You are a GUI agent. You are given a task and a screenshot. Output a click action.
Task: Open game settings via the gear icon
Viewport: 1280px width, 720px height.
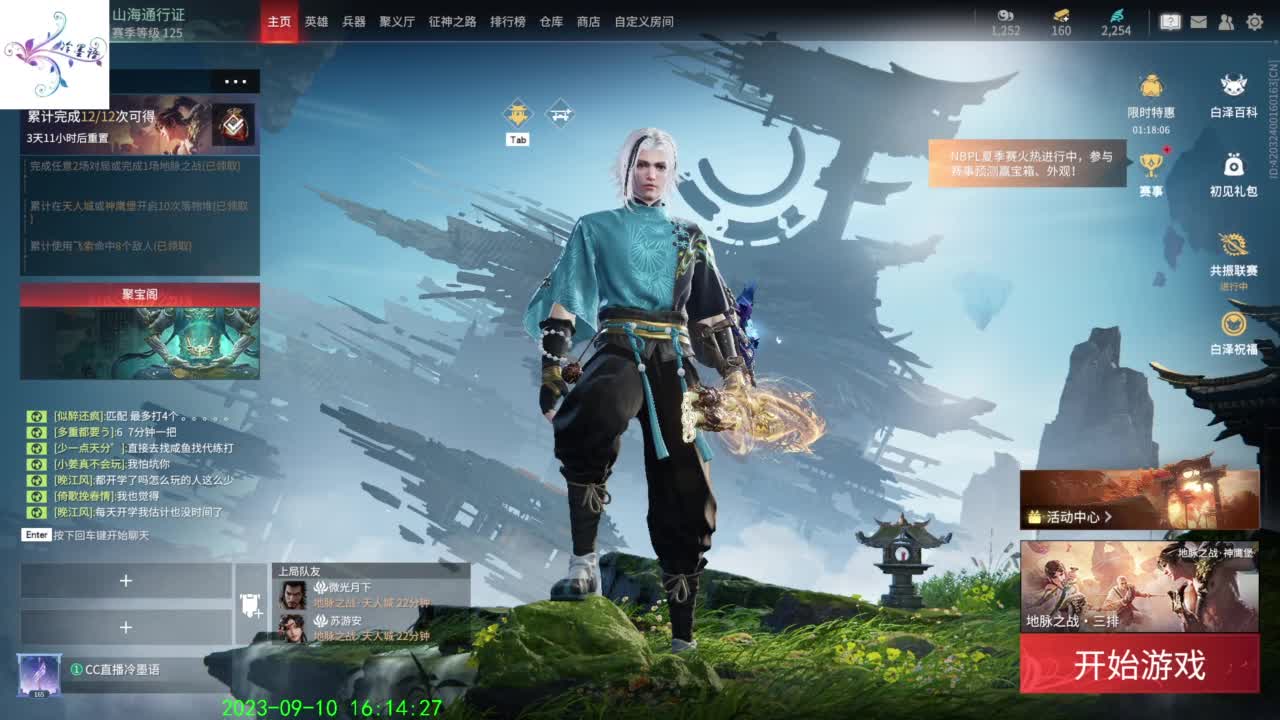pos(1255,22)
